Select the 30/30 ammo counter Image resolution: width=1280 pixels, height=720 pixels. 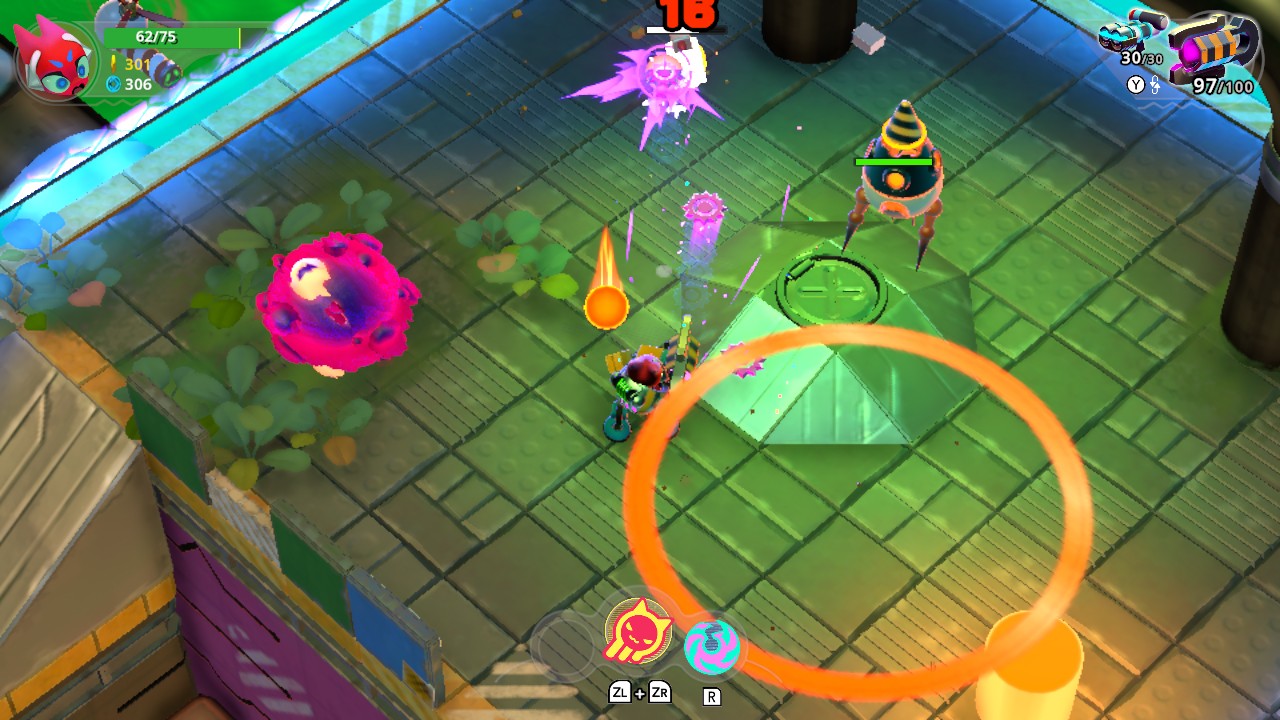(x=1142, y=59)
